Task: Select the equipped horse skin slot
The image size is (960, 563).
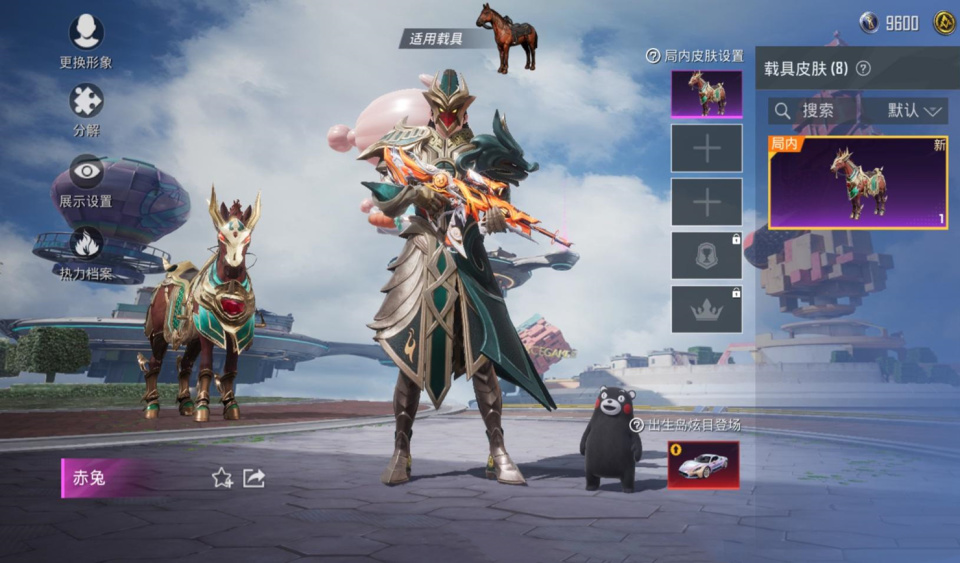Action: pyautogui.click(x=706, y=94)
